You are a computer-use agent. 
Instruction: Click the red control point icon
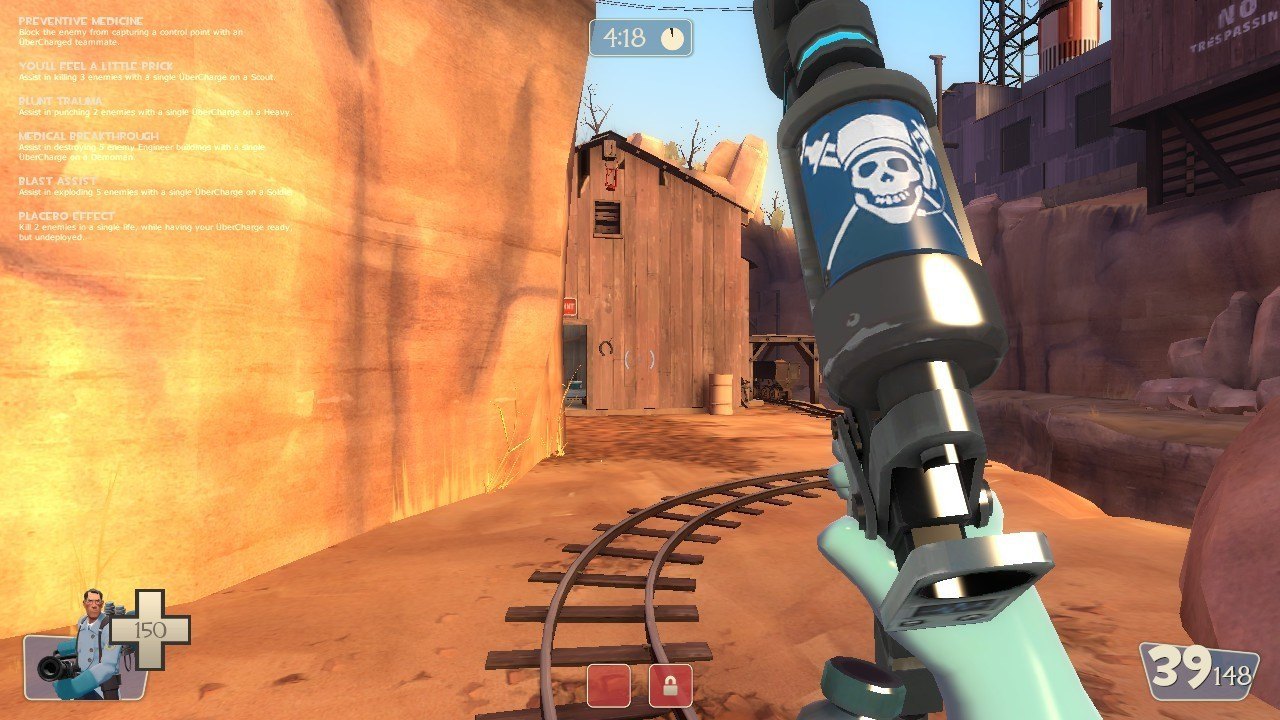pos(608,685)
